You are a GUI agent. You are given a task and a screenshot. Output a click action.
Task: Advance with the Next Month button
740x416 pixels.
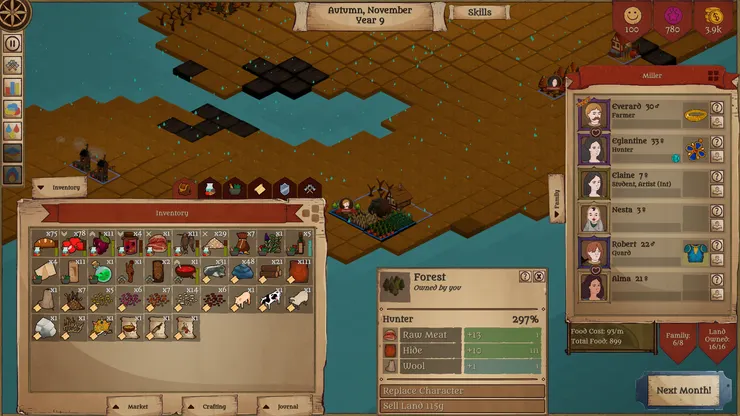coord(683,390)
